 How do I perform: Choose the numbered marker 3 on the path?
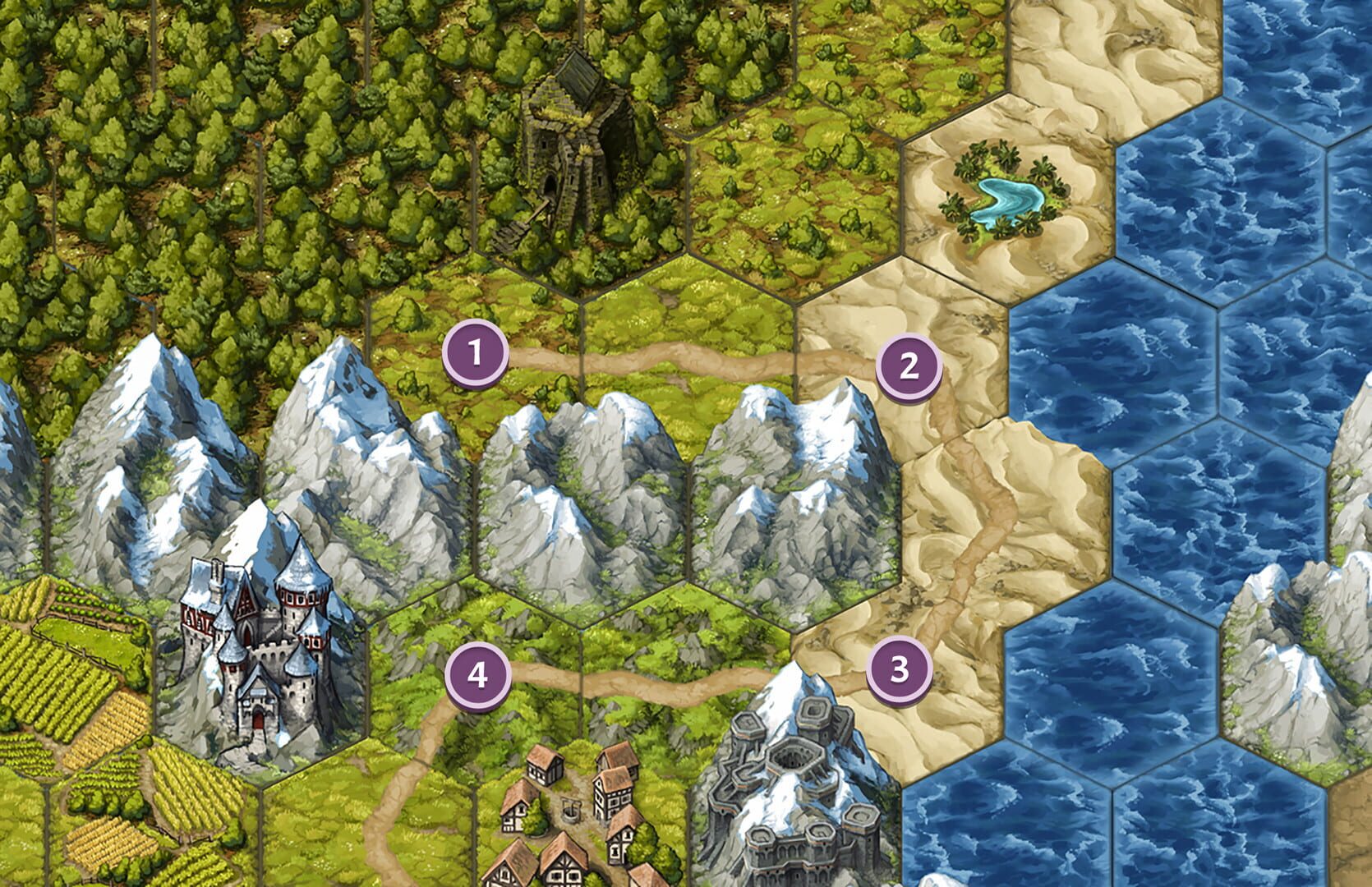[x=900, y=669]
